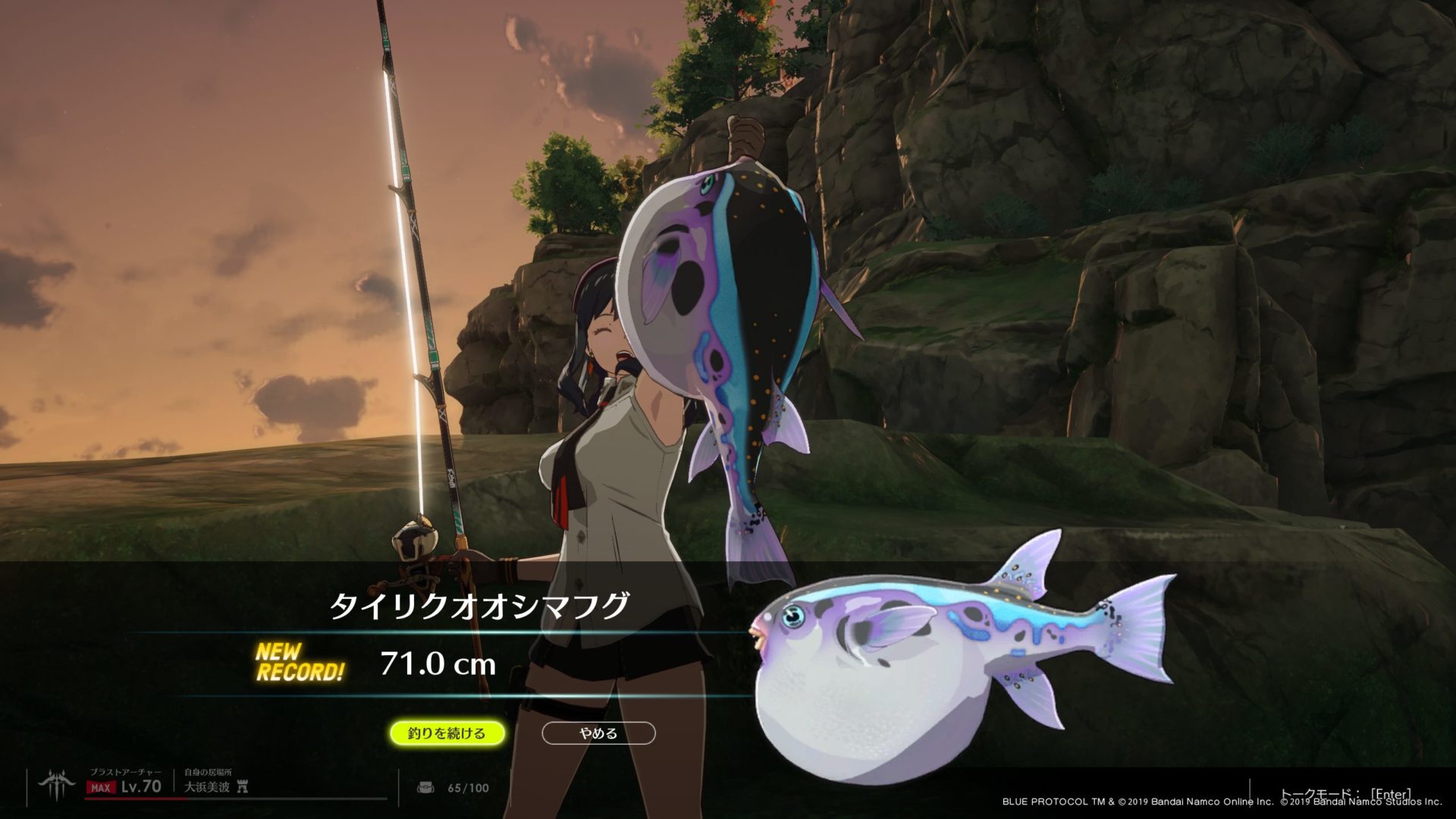The image size is (1456, 819).
Task: Choose 釣りを続ける to continue fishing
Action: point(447,733)
